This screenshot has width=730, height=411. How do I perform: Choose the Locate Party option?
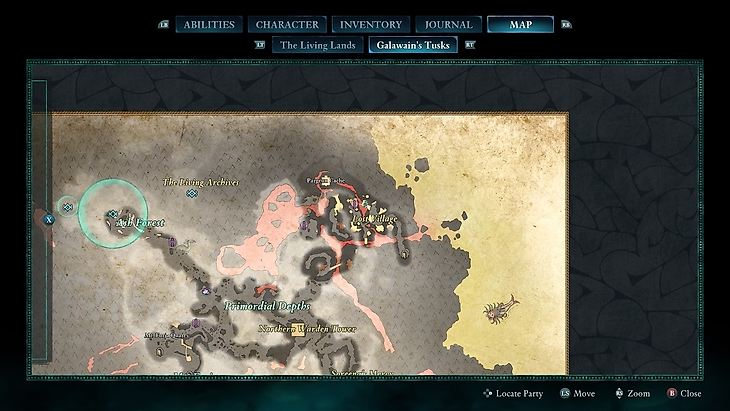click(512, 394)
